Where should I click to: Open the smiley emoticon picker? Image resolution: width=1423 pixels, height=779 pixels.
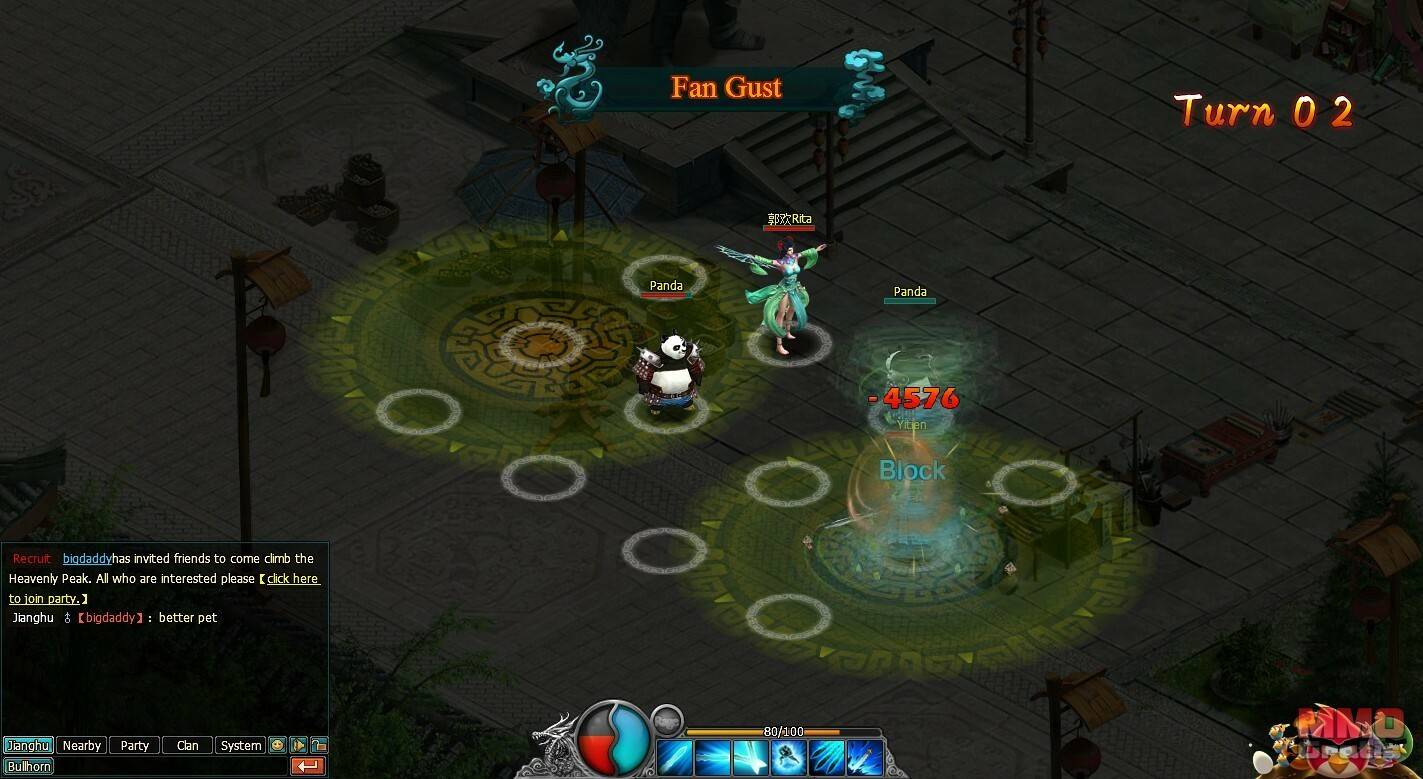click(x=277, y=745)
